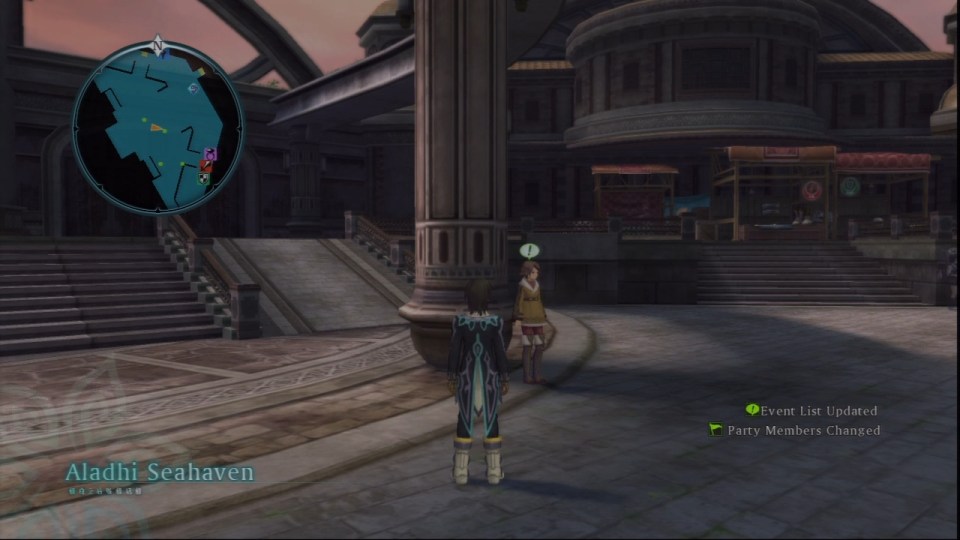View the Party Members Changed notification
This screenshot has width=960, height=540.
click(x=795, y=430)
